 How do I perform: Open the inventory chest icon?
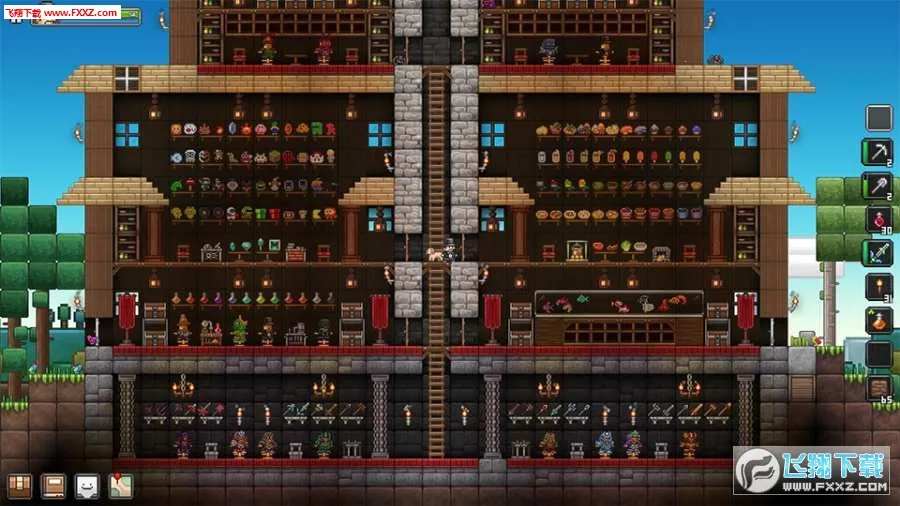click(x=20, y=486)
